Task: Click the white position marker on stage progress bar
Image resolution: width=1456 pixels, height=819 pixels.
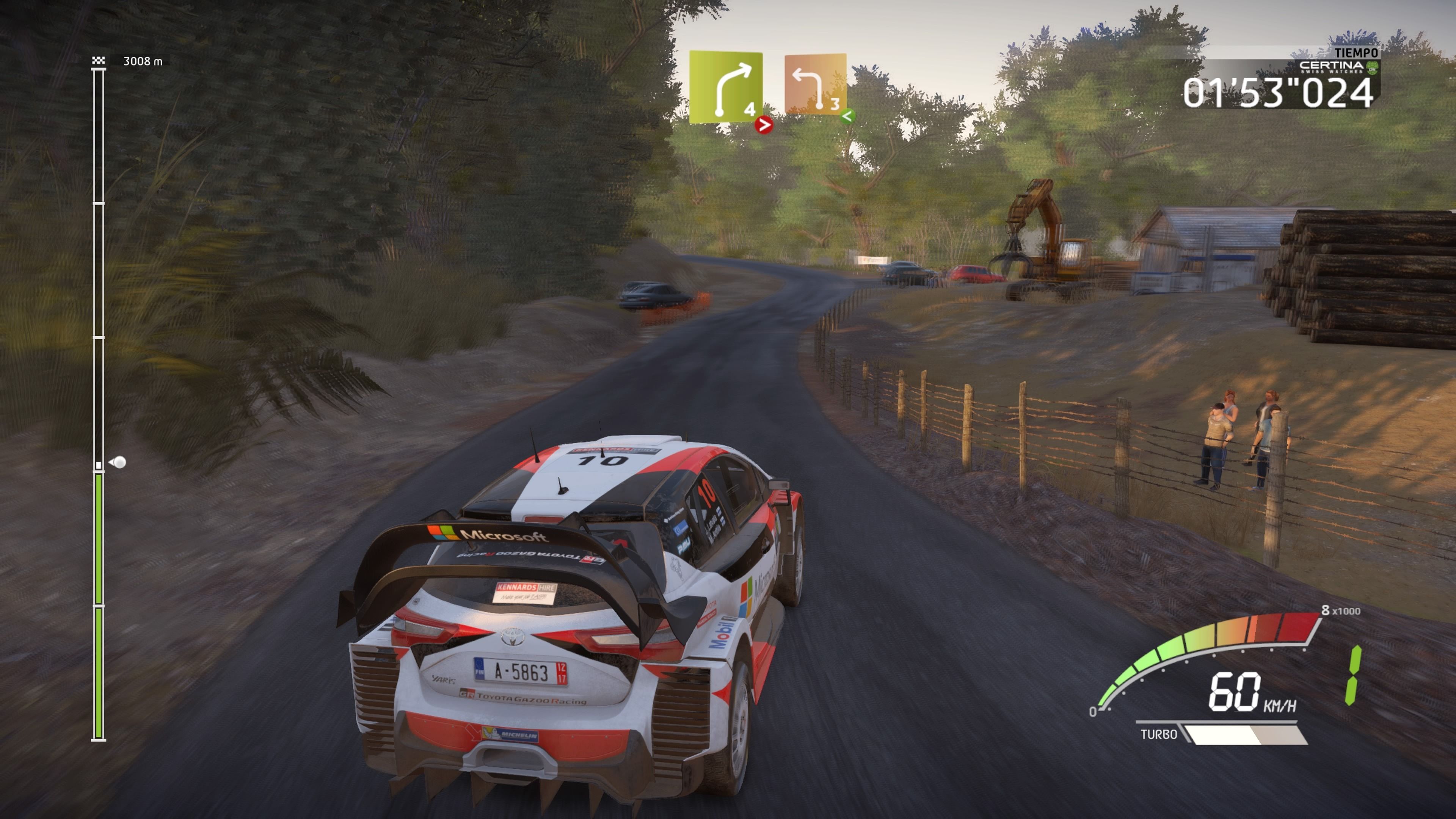Action: tap(119, 462)
